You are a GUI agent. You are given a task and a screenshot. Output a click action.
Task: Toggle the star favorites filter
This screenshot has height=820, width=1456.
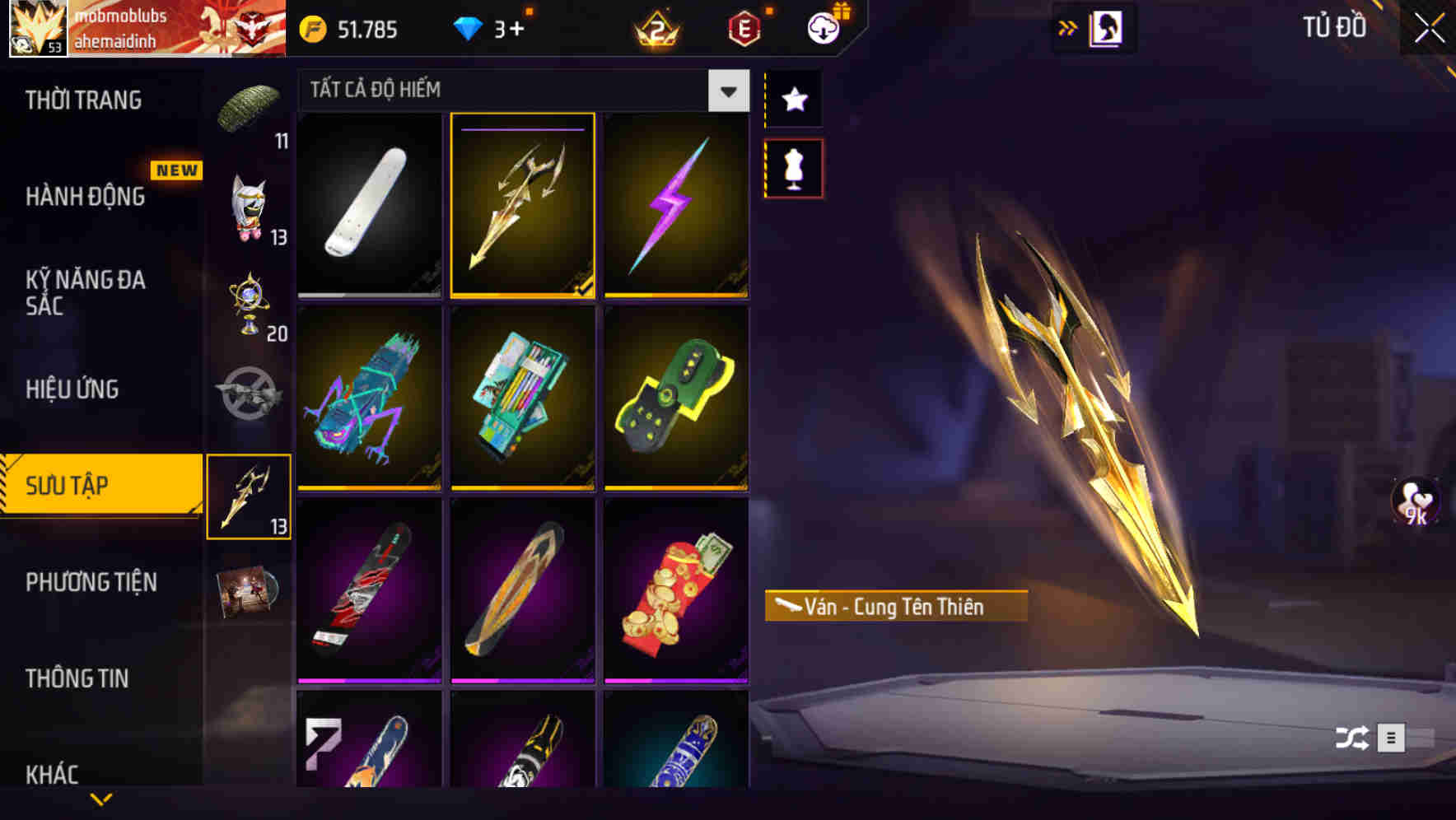pyautogui.click(x=792, y=99)
